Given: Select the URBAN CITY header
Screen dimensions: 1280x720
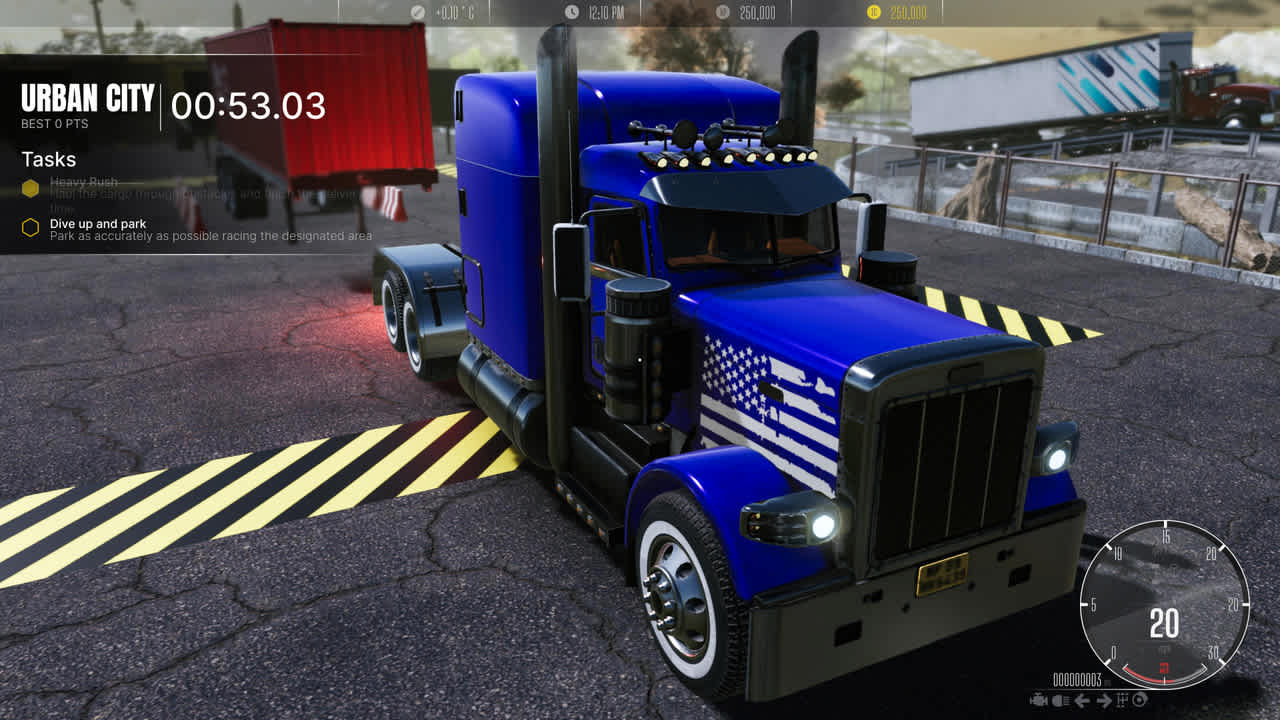Looking at the screenshot, I should [x=88, y=99].
